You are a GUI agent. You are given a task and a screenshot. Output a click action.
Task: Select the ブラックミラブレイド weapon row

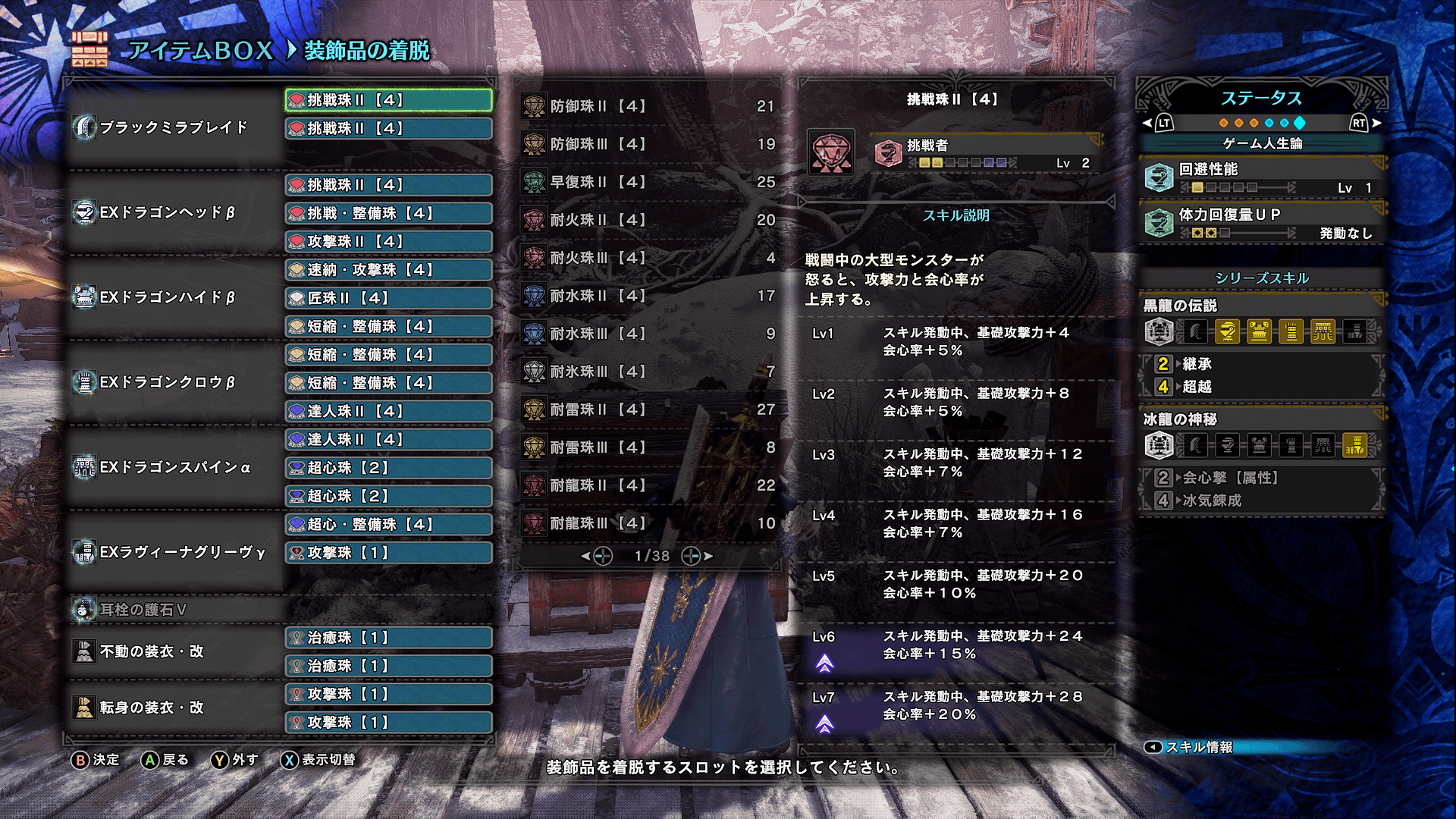pyautogui.click(x=174, y=127)
